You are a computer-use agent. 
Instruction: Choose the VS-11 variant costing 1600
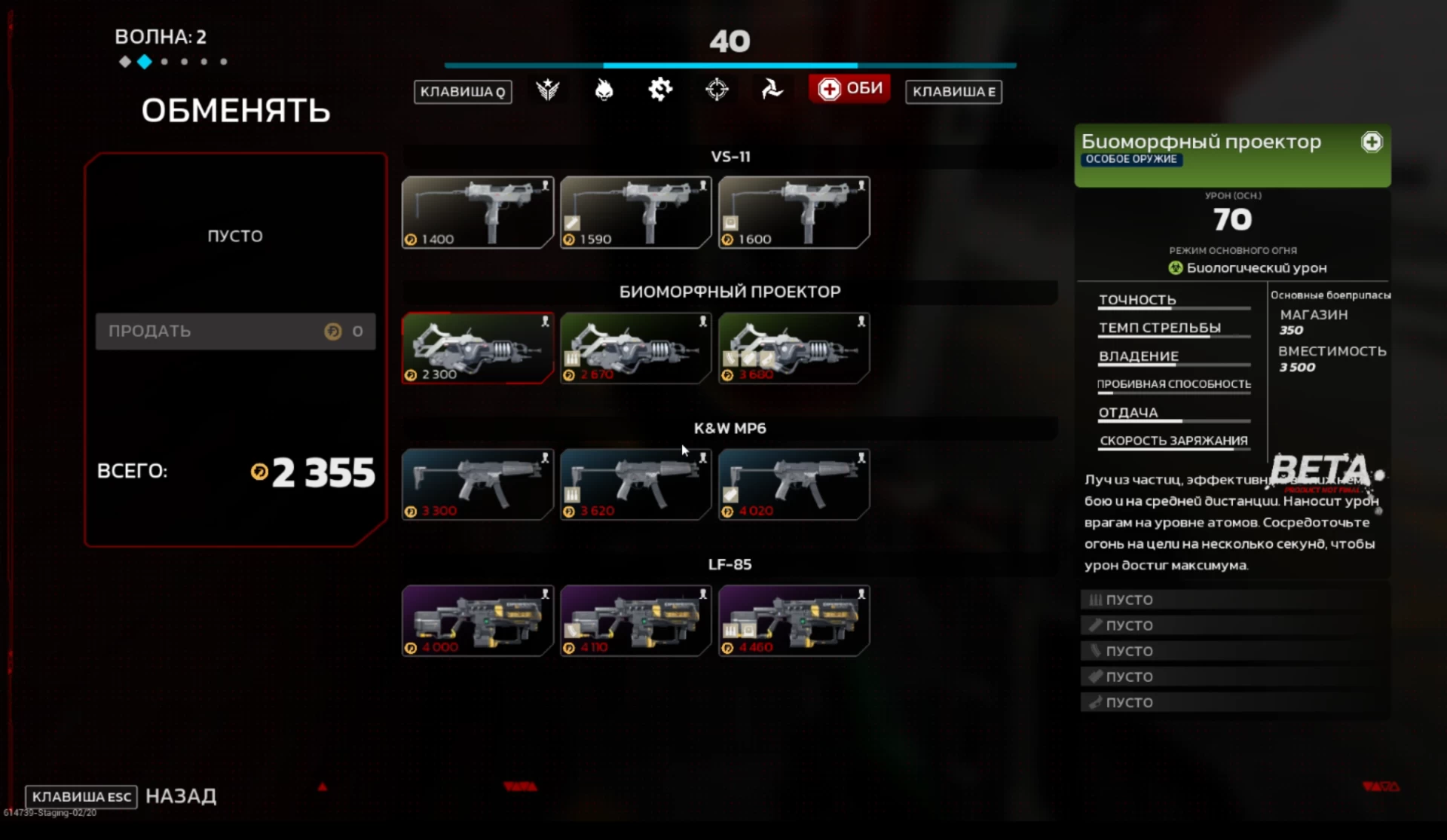click(794, 212)
